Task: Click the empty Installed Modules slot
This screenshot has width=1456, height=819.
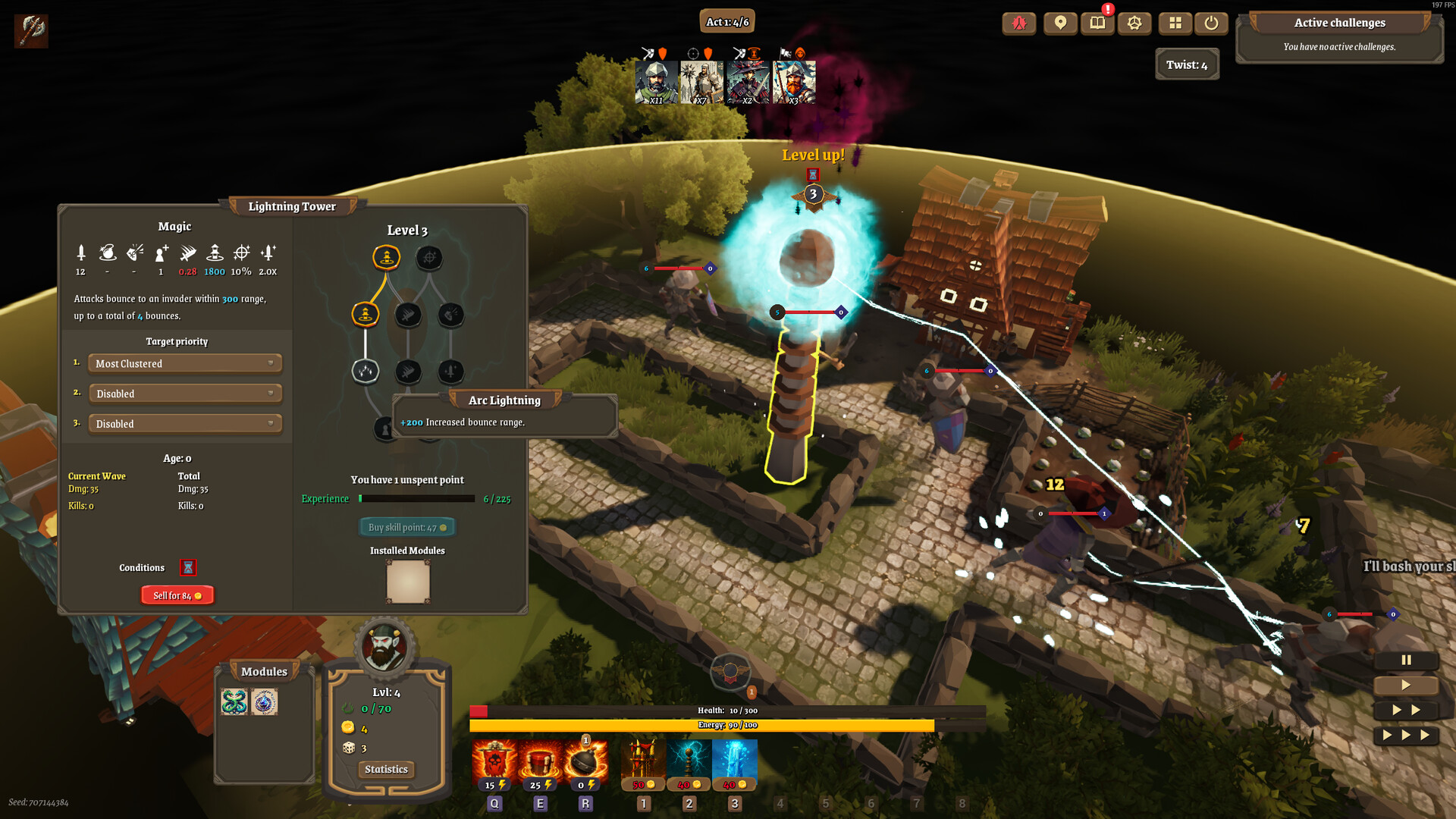Action: point(408,581)
